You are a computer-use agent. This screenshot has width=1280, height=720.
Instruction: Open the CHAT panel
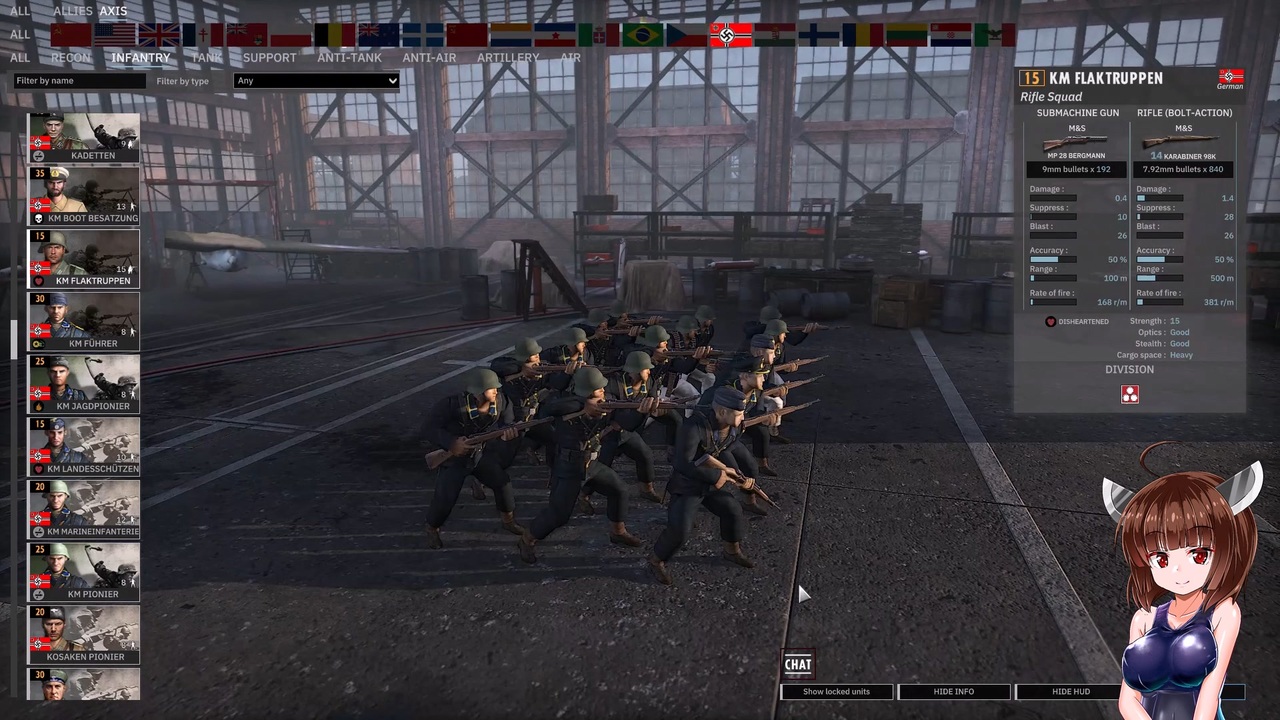tap(797, 663)
